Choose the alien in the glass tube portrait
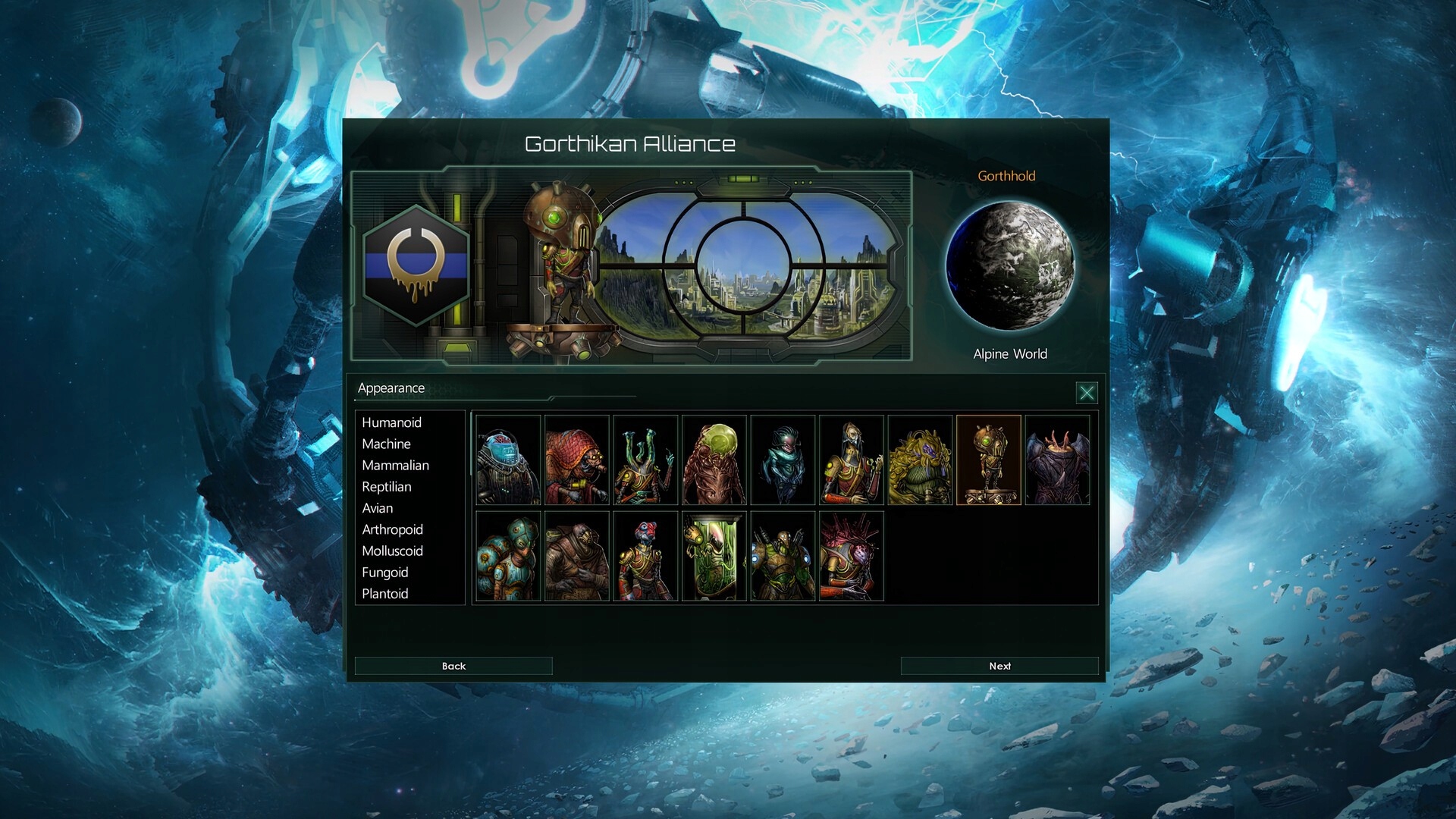The image size is (1456, 819). [714, 556]
